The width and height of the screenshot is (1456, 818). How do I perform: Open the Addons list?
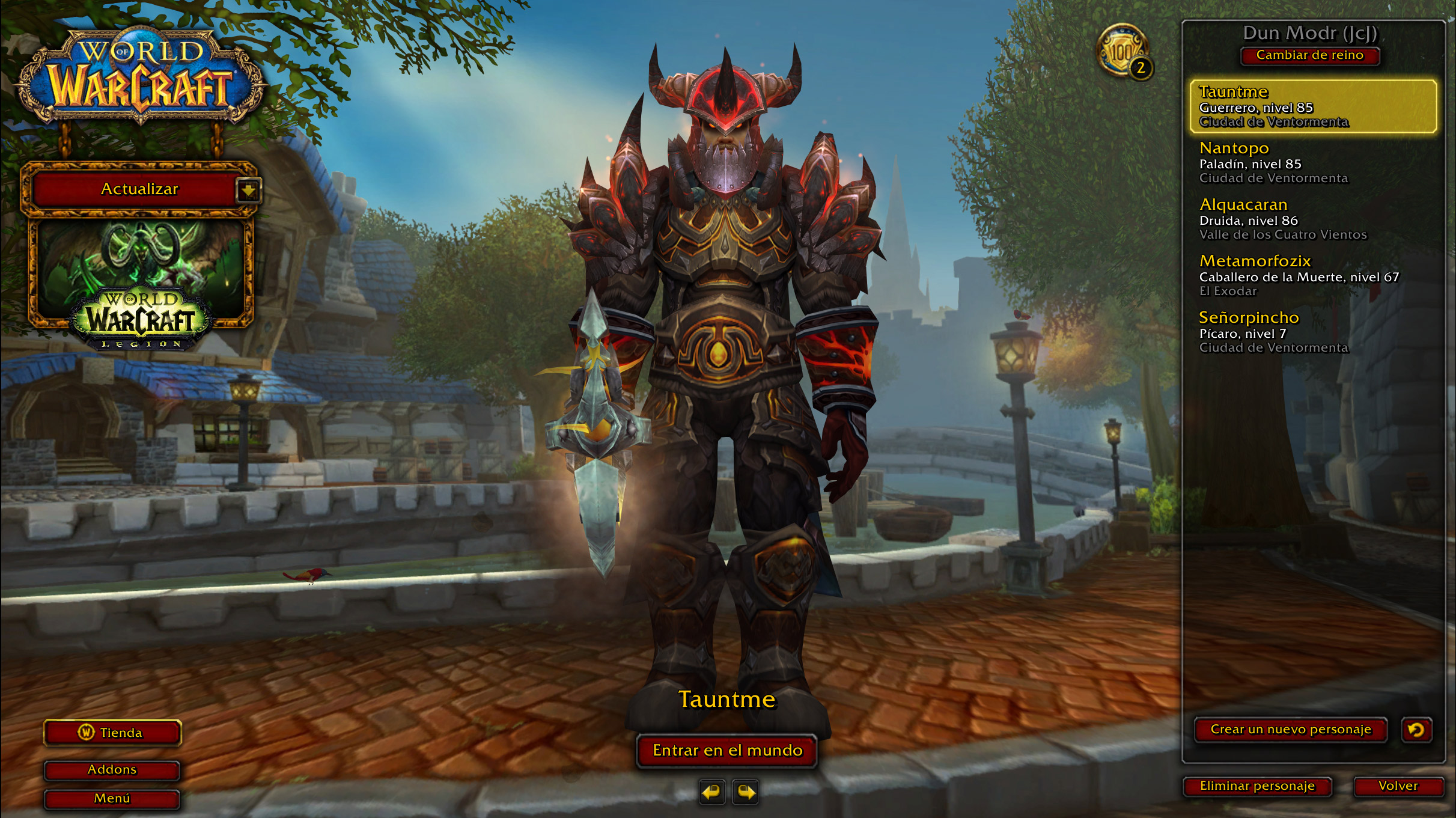[x=112, y=769]
